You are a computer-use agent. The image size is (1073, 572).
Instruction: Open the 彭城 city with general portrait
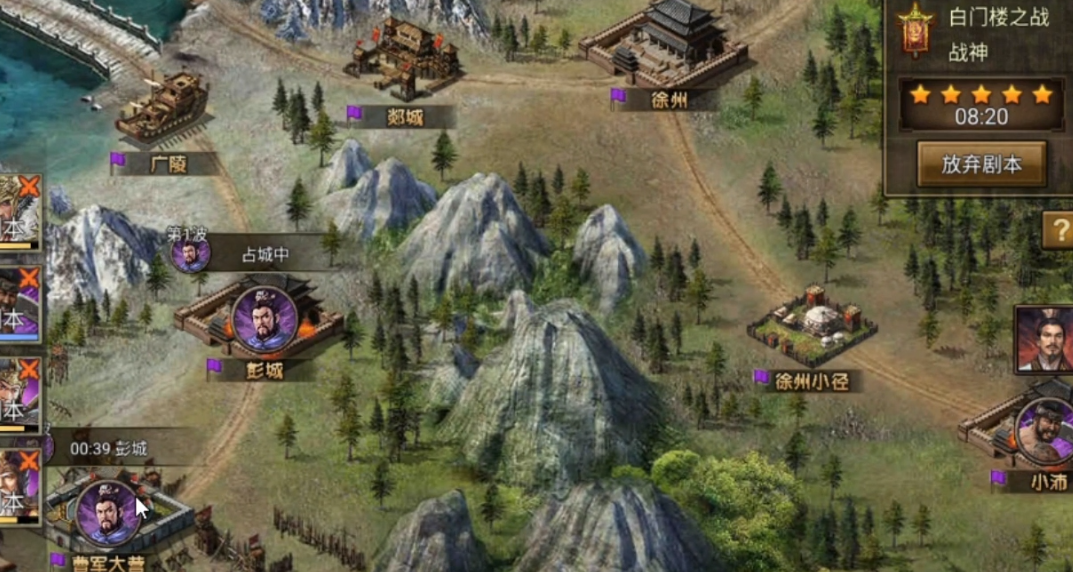click(263, 320)
